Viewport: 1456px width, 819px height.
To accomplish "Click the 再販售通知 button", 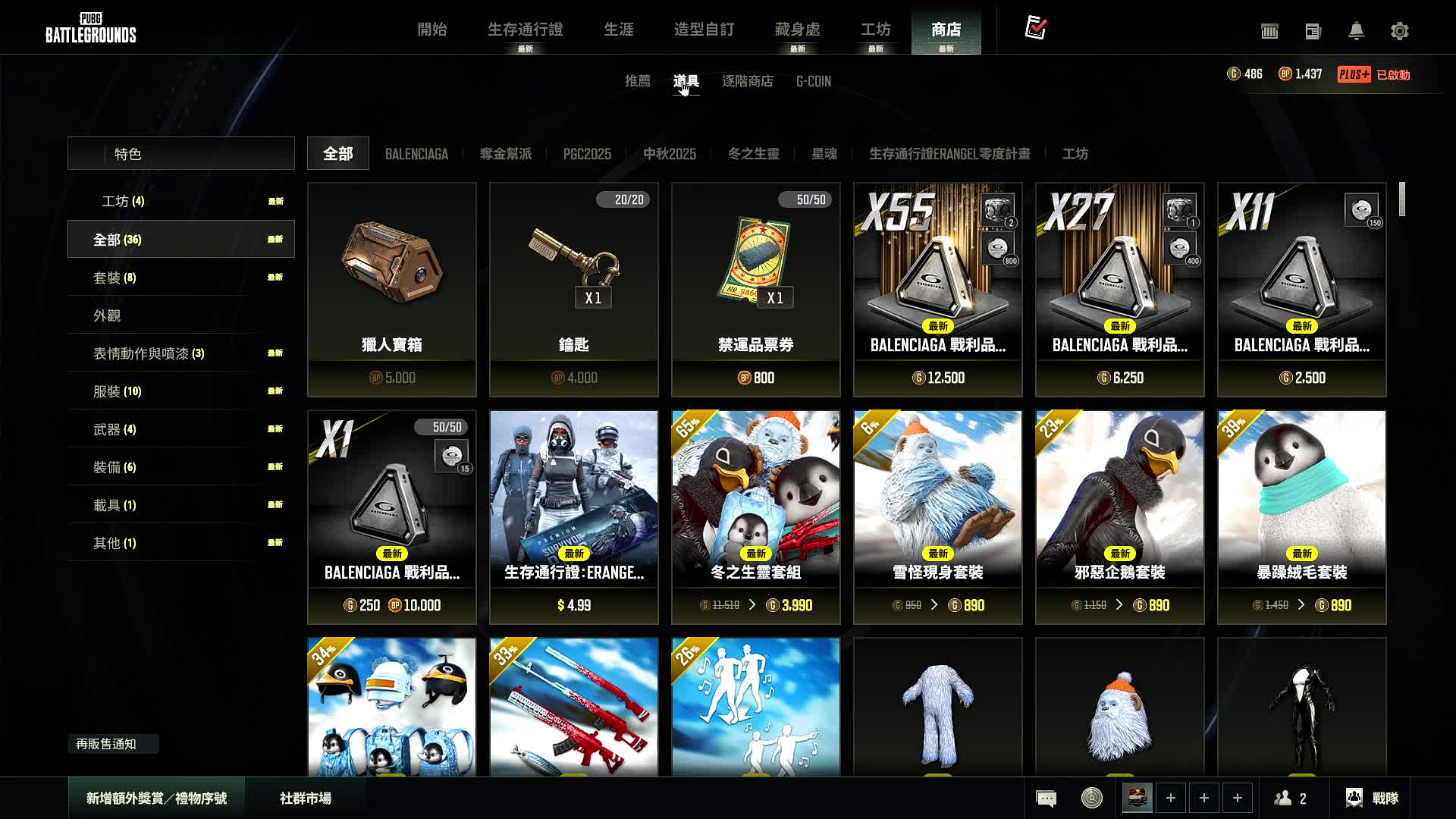I will click(x=107, y=744).
